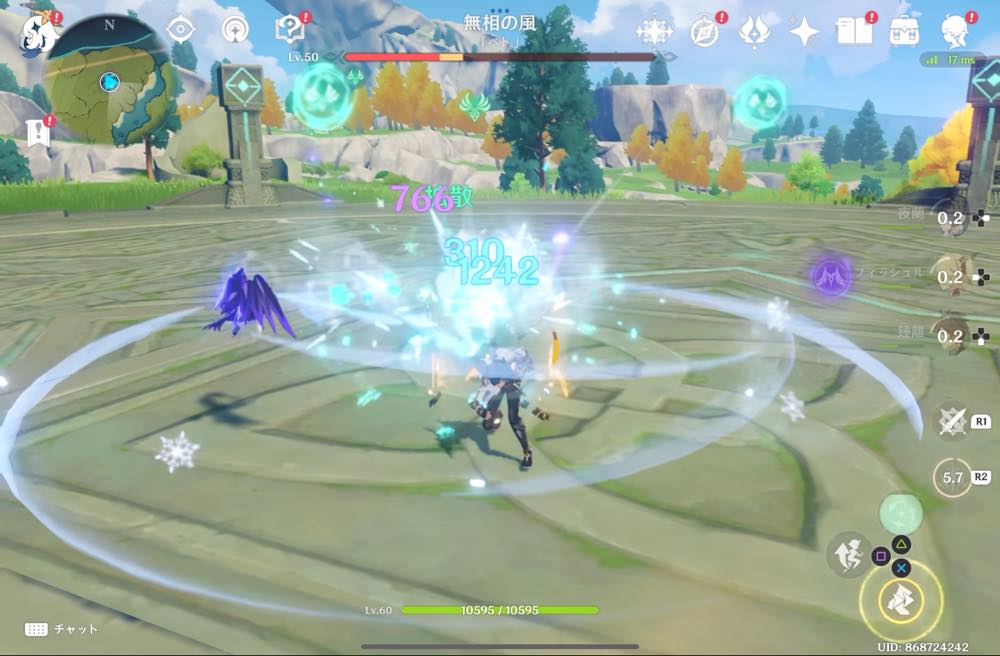Open the character profile head icon

click(957, 32)
